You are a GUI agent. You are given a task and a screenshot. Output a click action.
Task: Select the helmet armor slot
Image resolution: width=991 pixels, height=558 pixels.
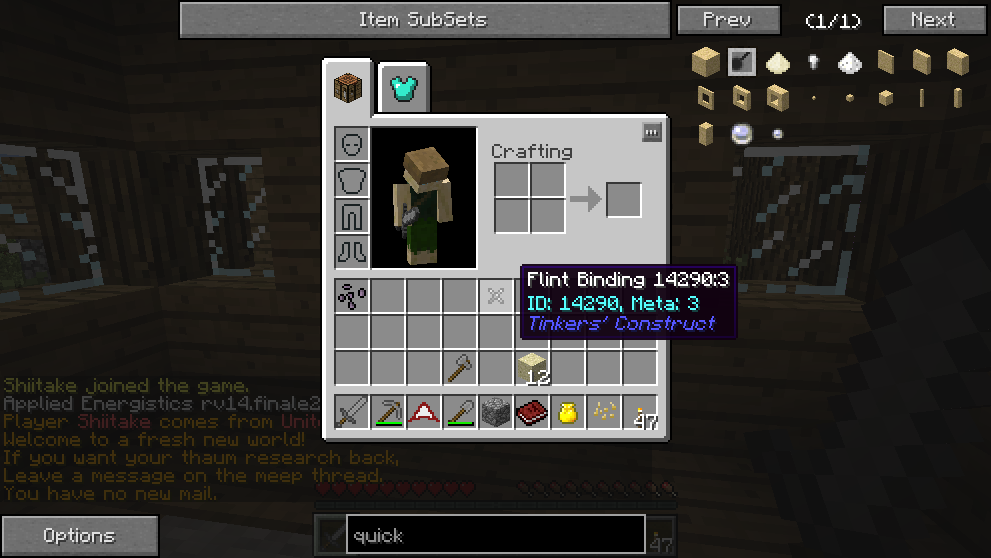(x=352, y=144)
